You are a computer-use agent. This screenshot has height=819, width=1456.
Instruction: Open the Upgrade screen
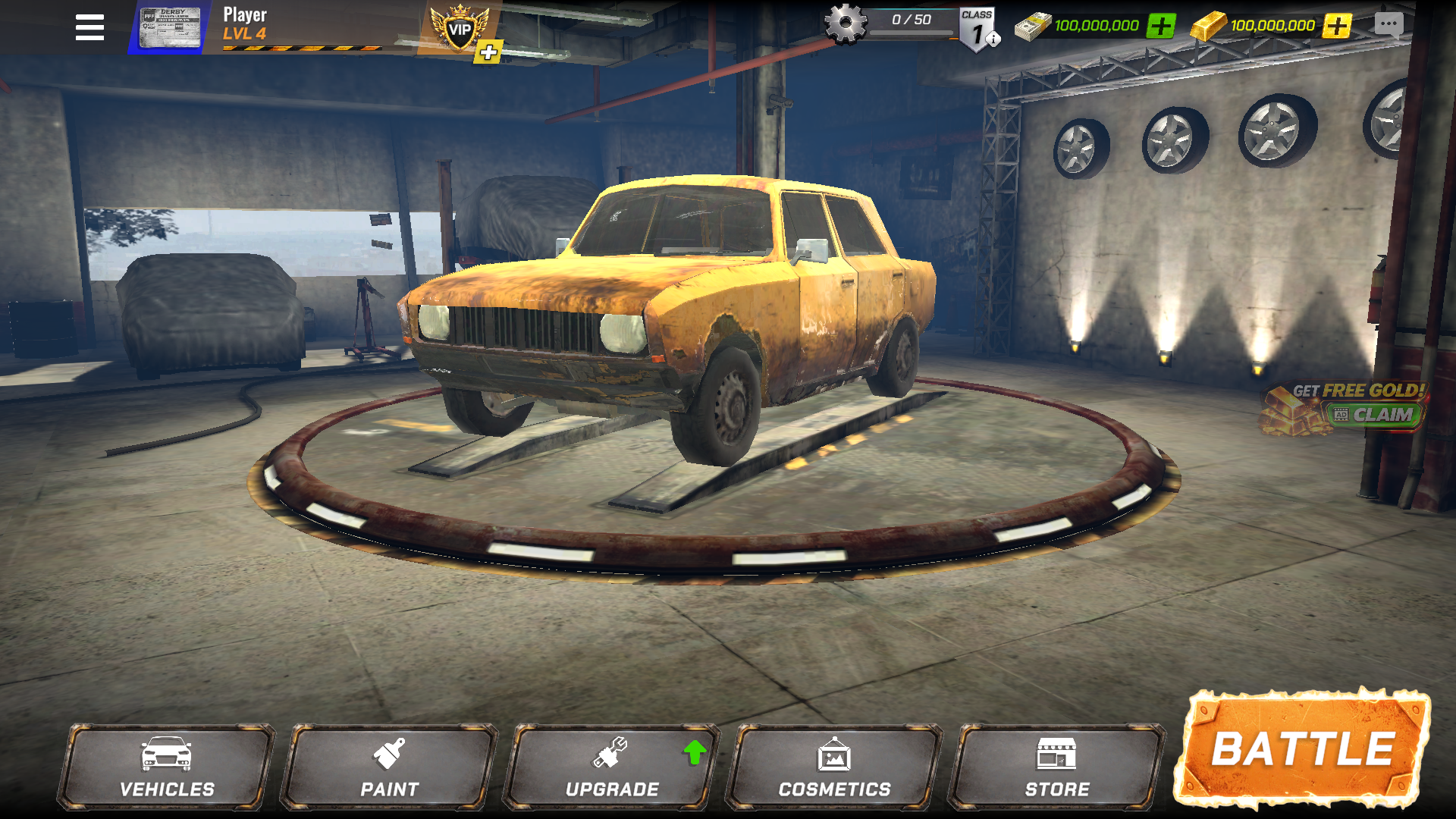(612, 767)
